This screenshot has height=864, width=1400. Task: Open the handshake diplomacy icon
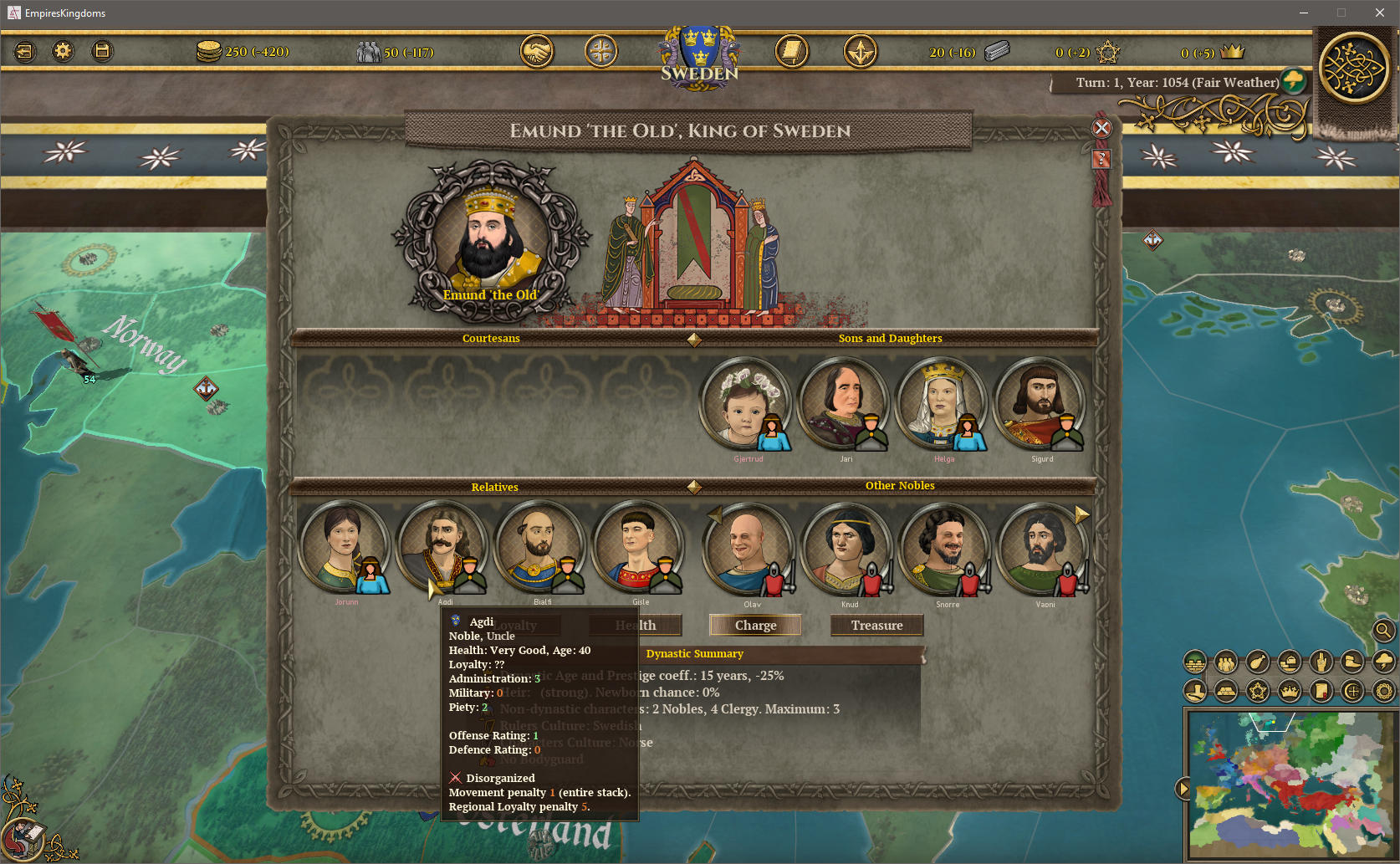click(x=536, y=52)
